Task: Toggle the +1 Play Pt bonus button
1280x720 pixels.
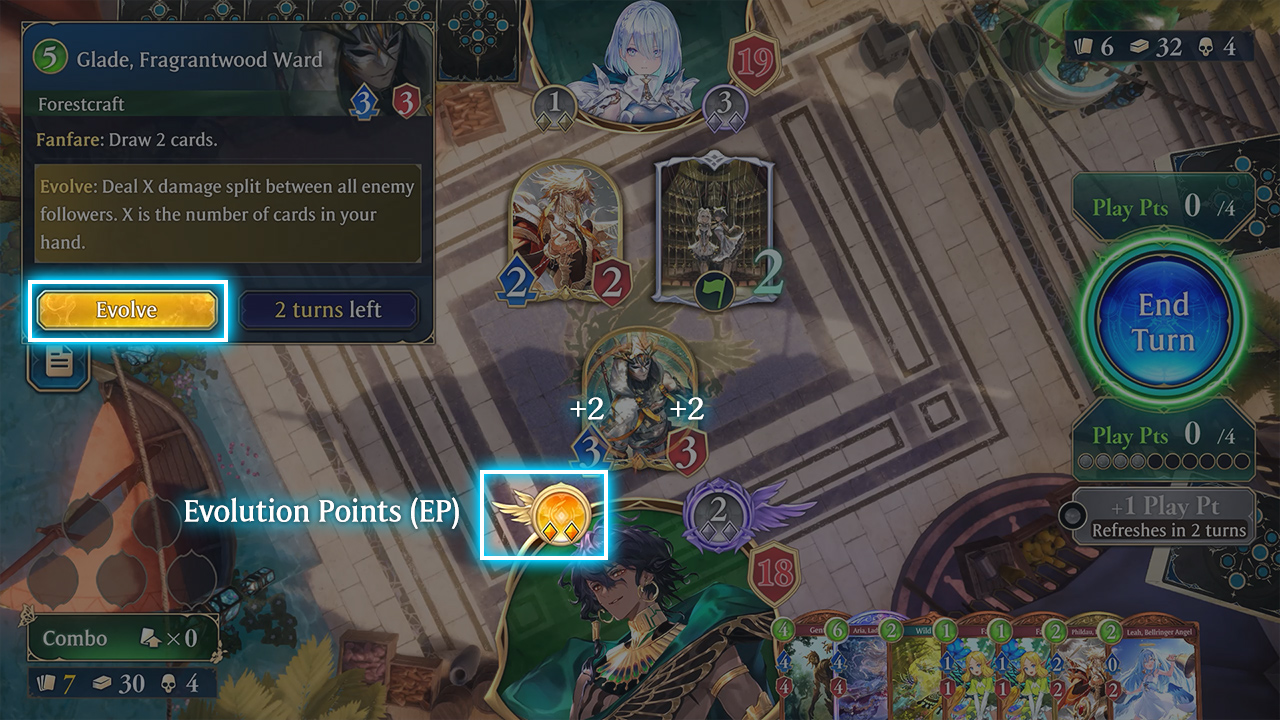Action: coord(1163,516)
